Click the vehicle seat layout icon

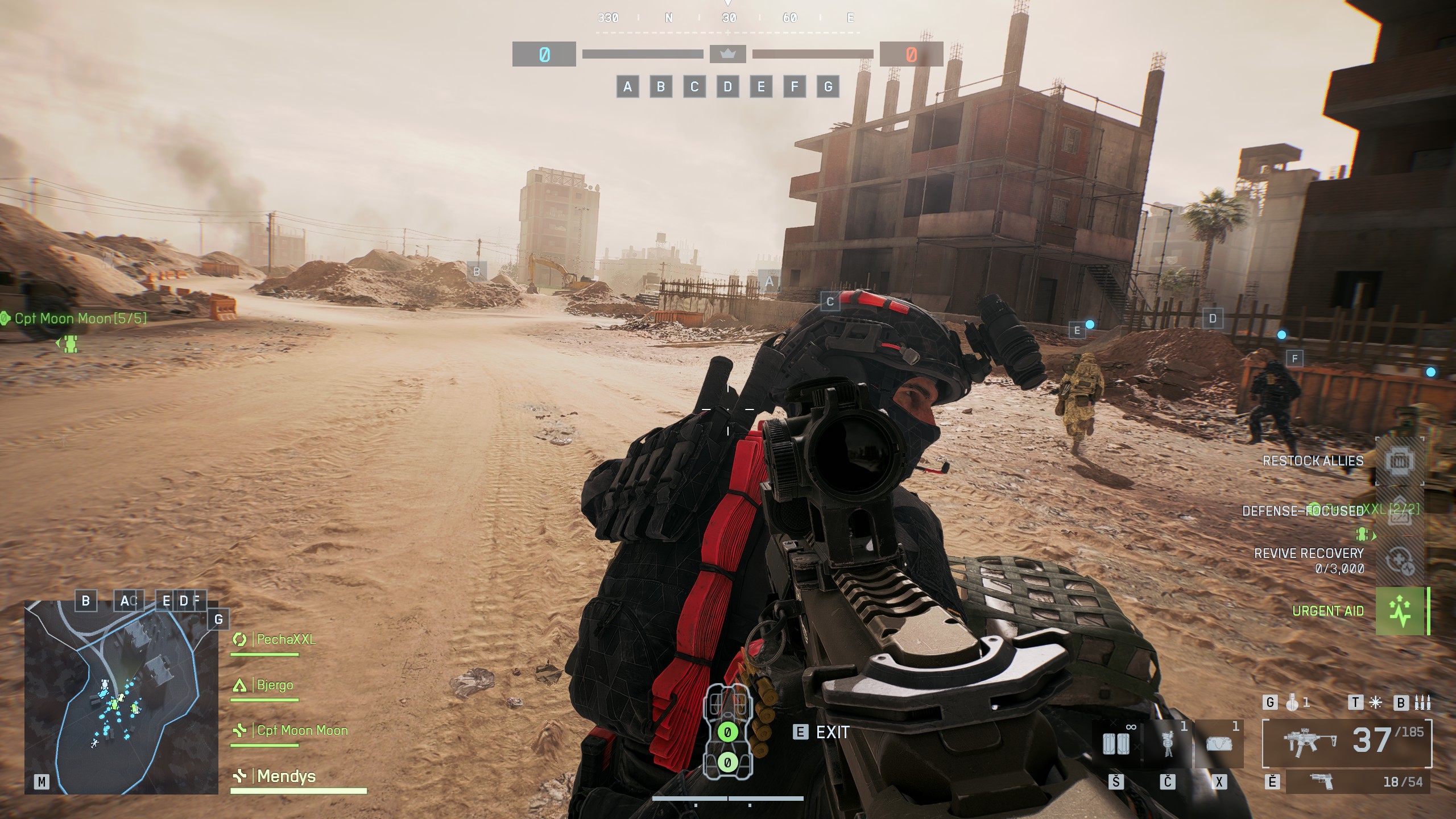point(727,731)
